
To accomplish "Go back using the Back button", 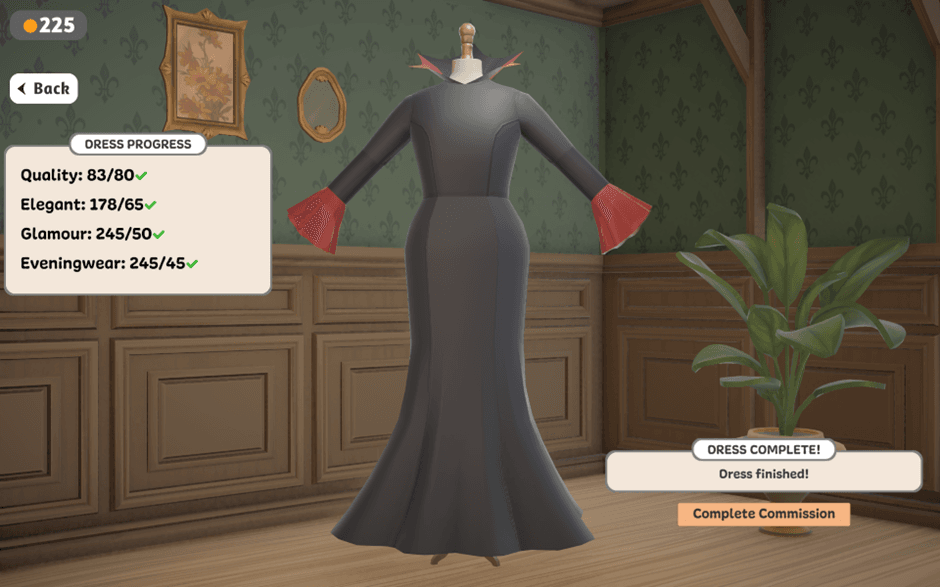I will 44,89.
